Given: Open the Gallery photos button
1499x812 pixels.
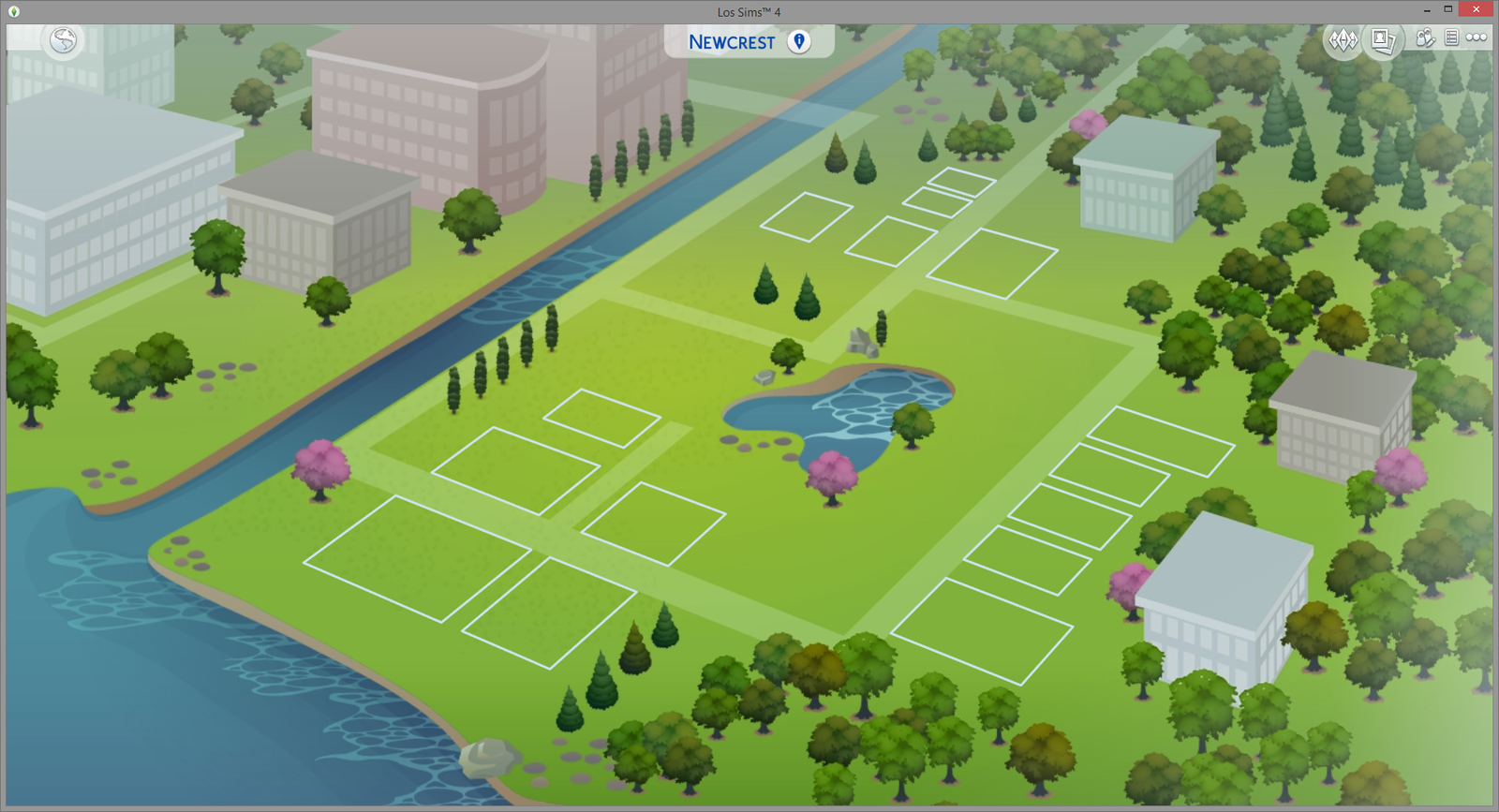Looking at the screenshot, I should (1383, 40).
